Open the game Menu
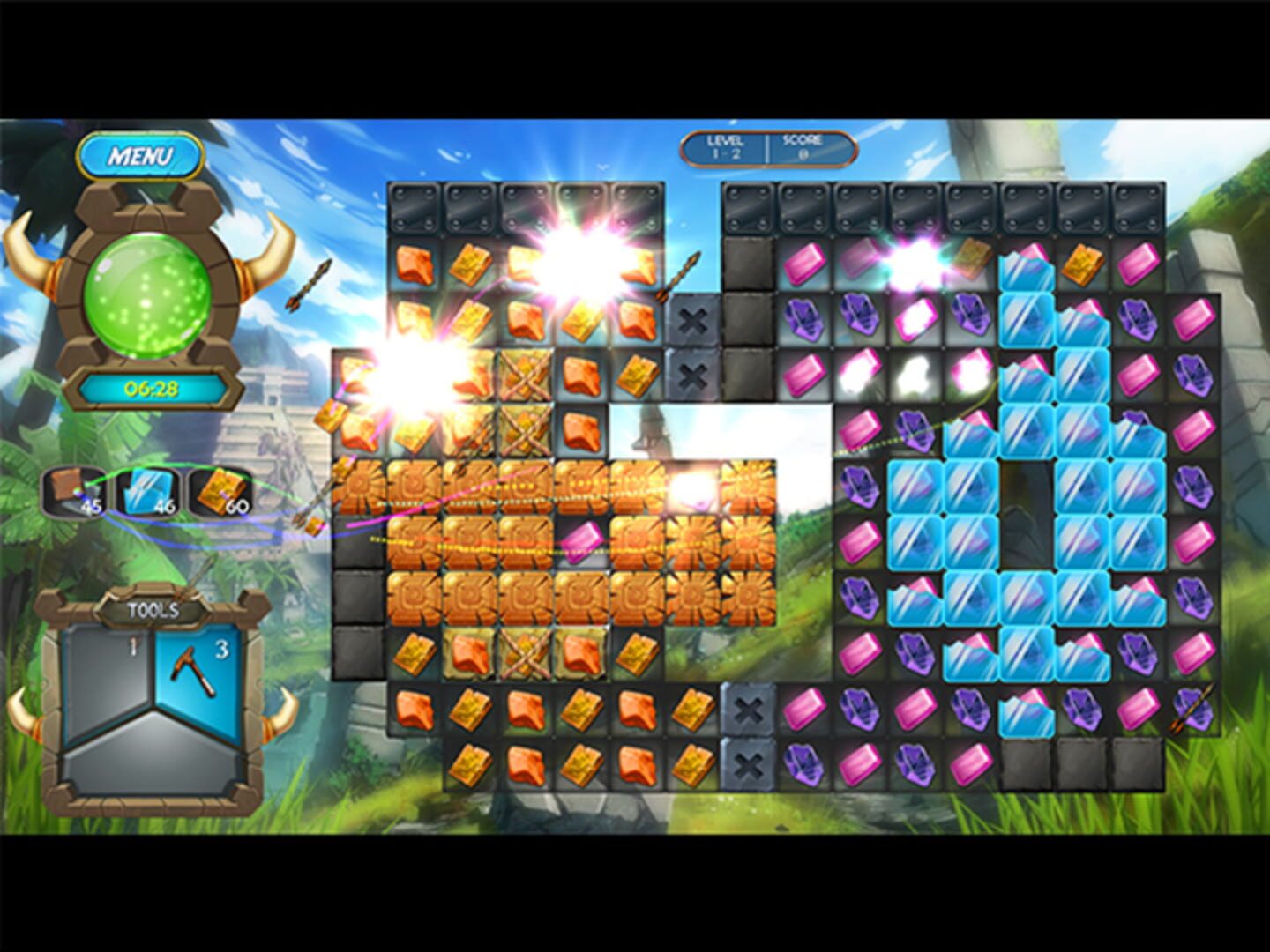 point(143,153)
